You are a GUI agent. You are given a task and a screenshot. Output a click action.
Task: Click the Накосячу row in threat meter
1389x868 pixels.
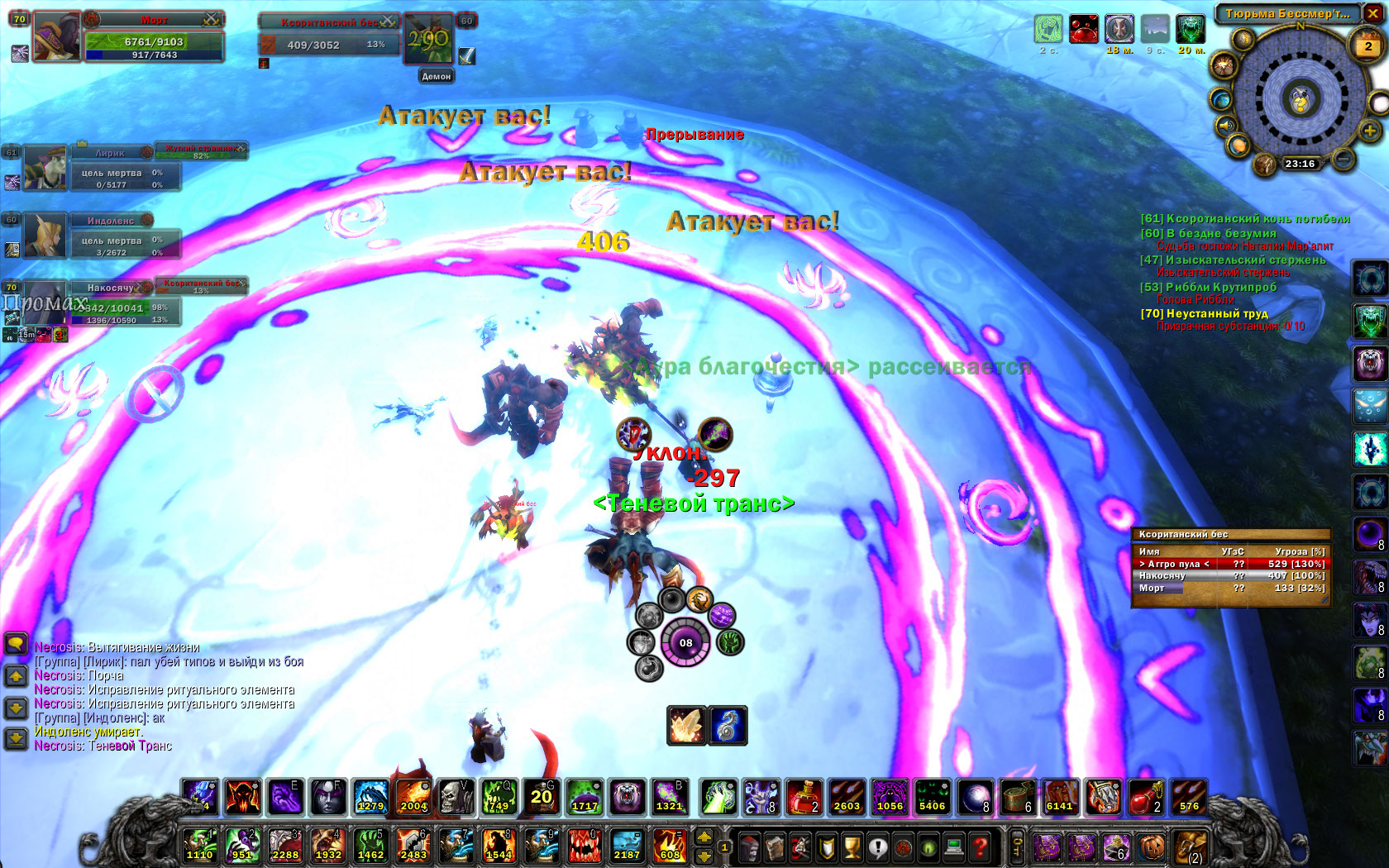1230,576
